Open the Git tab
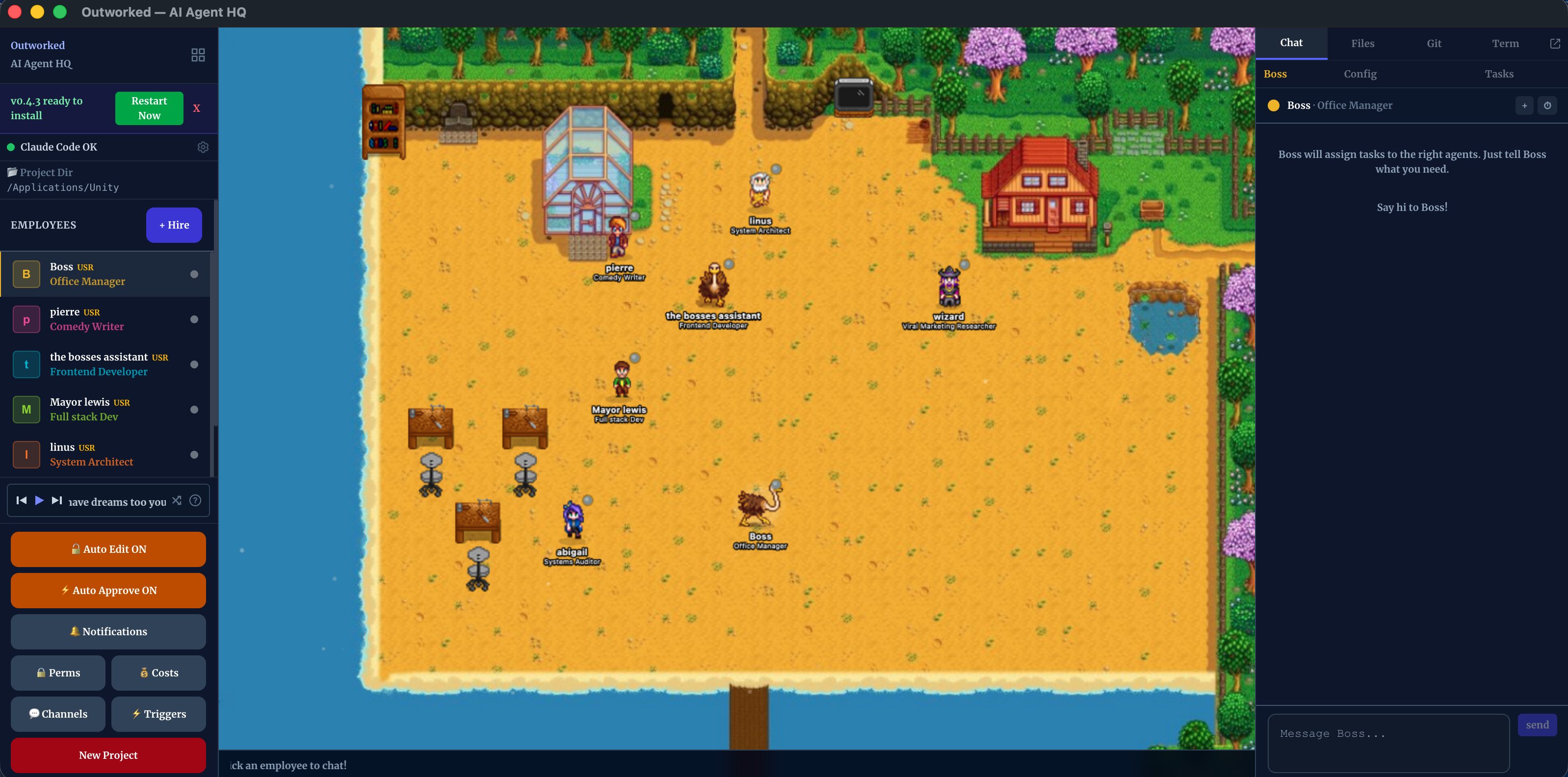This screenshot has height=777, width=1568. (x=1434, y=43)
